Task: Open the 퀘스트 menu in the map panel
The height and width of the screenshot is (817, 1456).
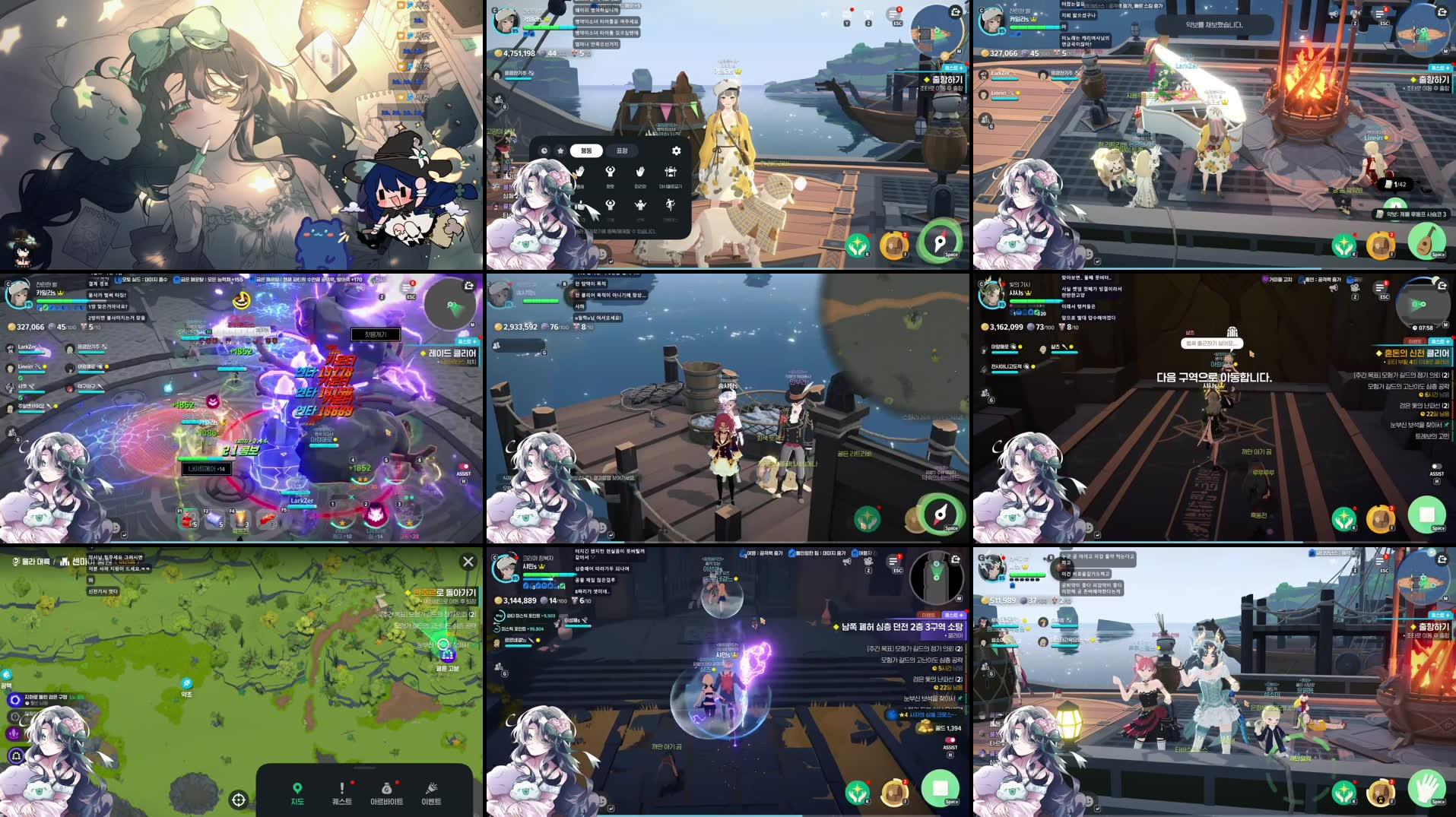Action: (341, 794)
